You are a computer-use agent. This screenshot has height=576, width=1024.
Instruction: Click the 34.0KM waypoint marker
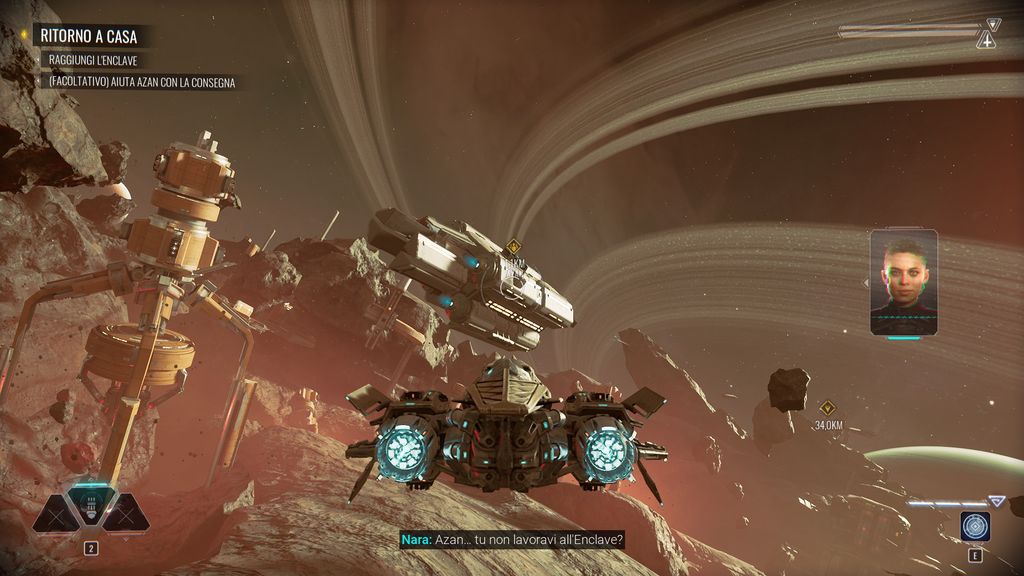click(827, 408)
